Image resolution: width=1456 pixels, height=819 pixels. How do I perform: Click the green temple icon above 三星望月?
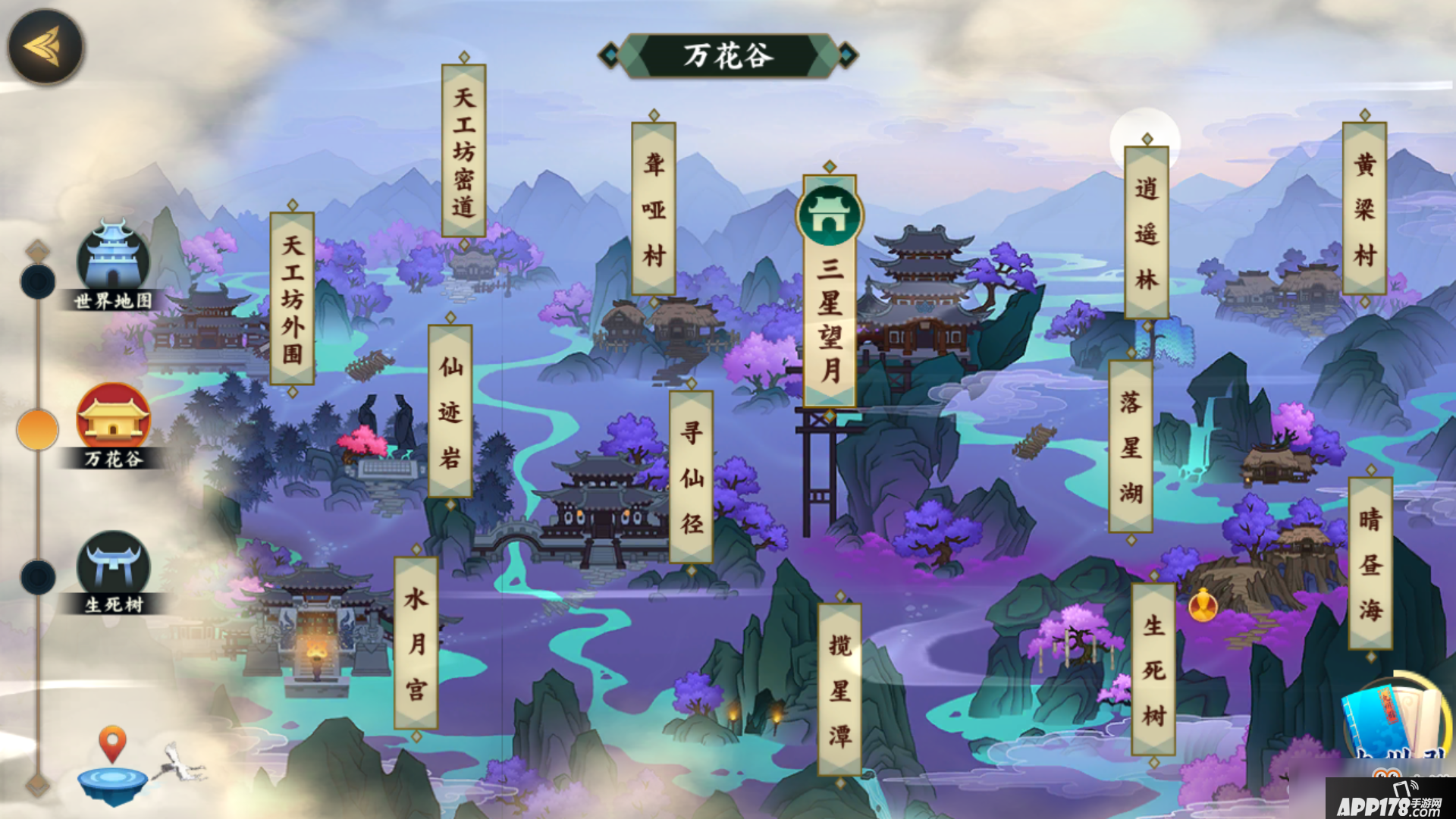click(829, 217)
